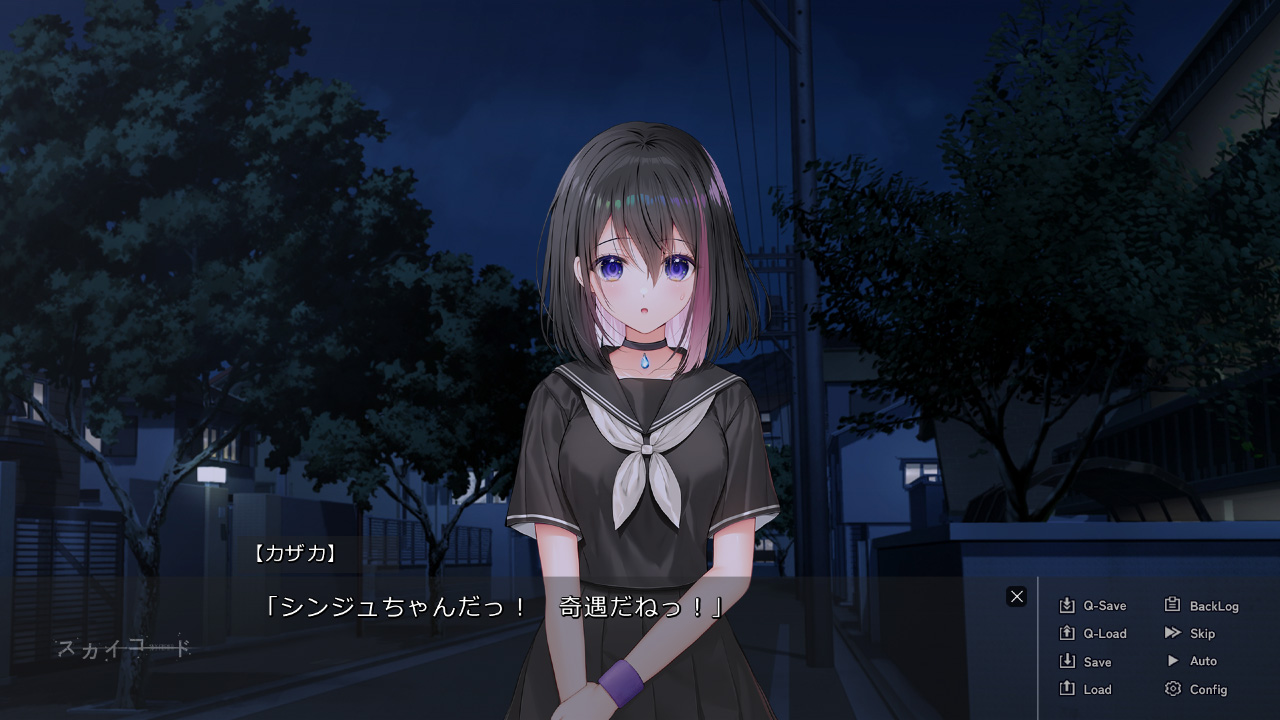Viewport: 1280px width, 720px height.
Task: Activate Skip to fast-forward text
Action: [x=1190, y=634]
